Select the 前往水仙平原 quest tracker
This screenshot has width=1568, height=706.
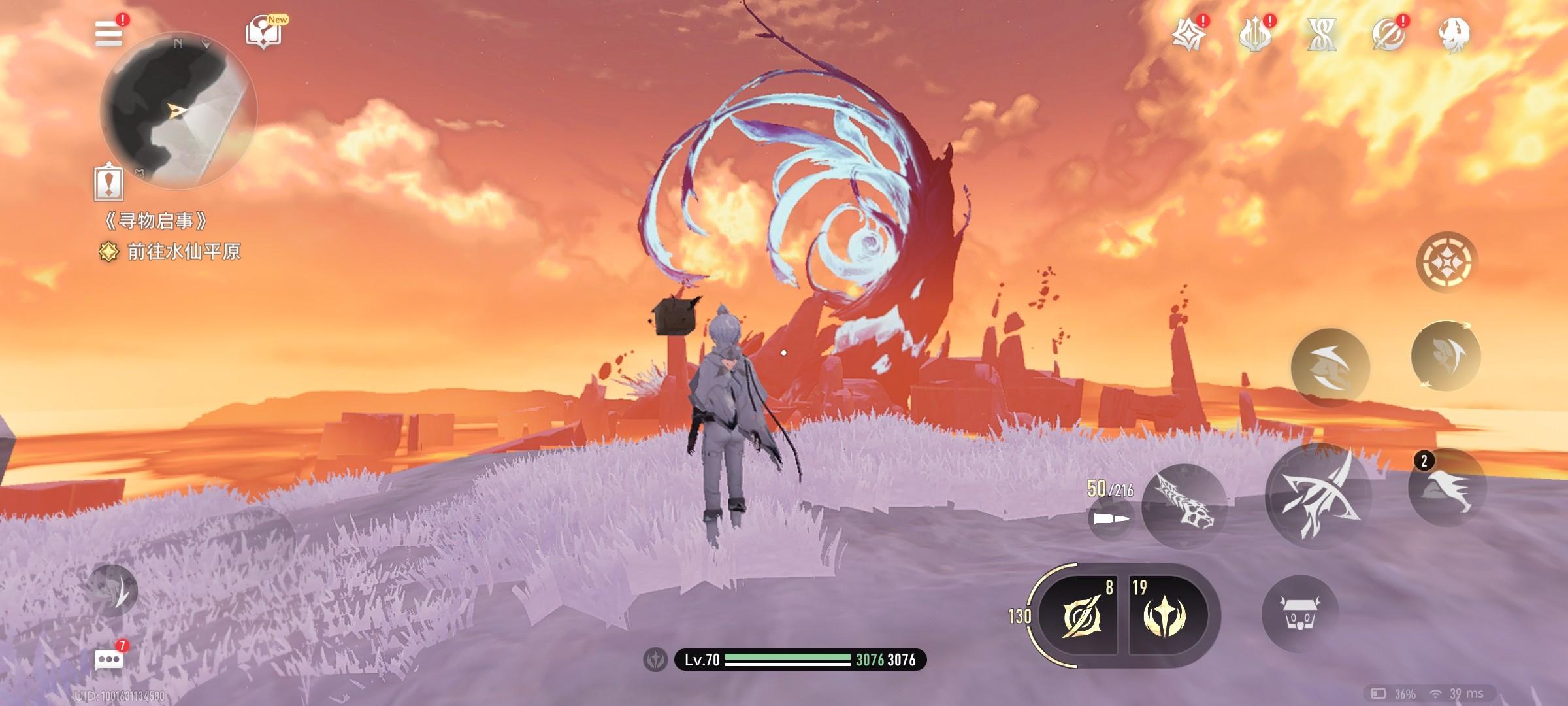click(x=183, y=252)
